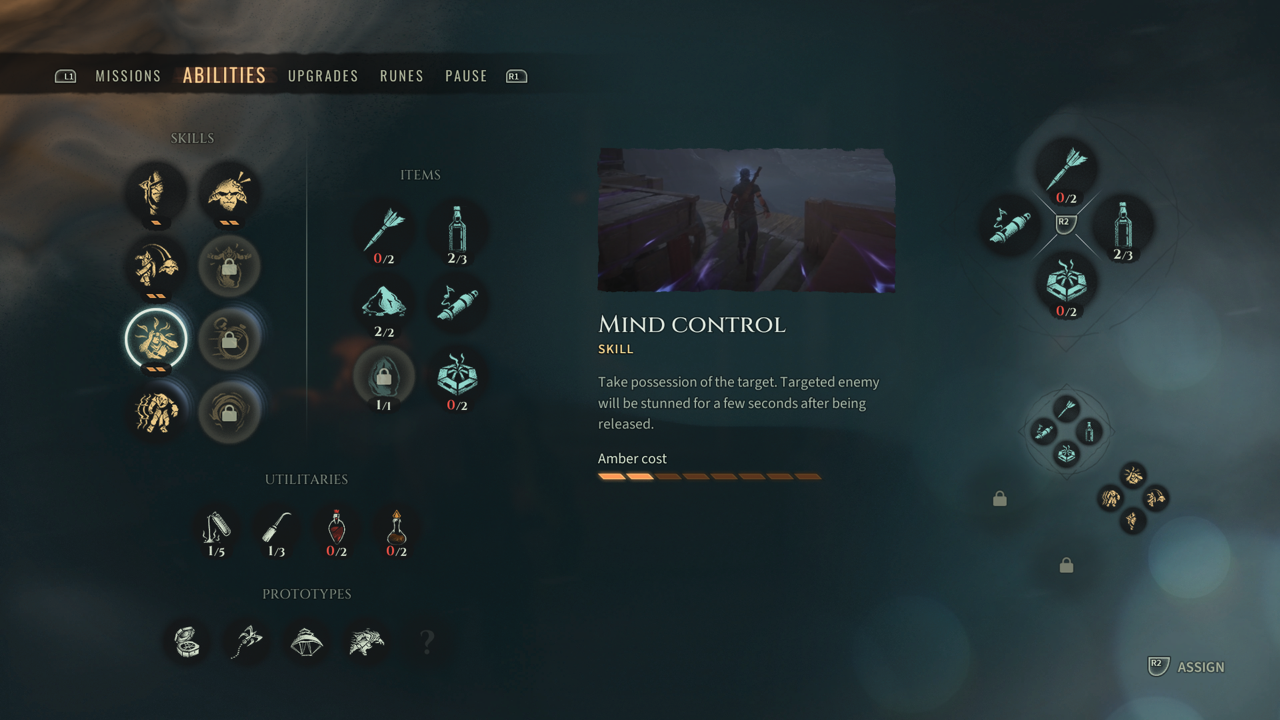Image resolution: width=1280 pixels, height=720 pixels.
Task: Select the dart in the Items list
Action: pos(384,230)
